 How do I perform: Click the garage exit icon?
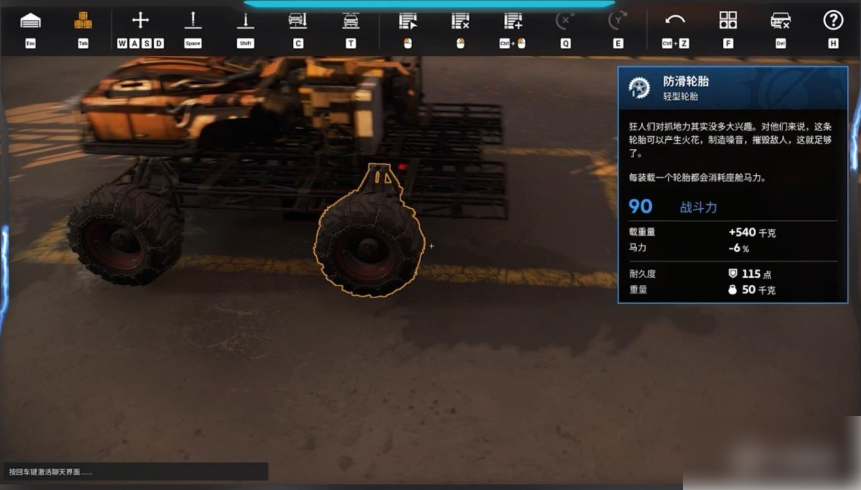click(x=30, y=21)
